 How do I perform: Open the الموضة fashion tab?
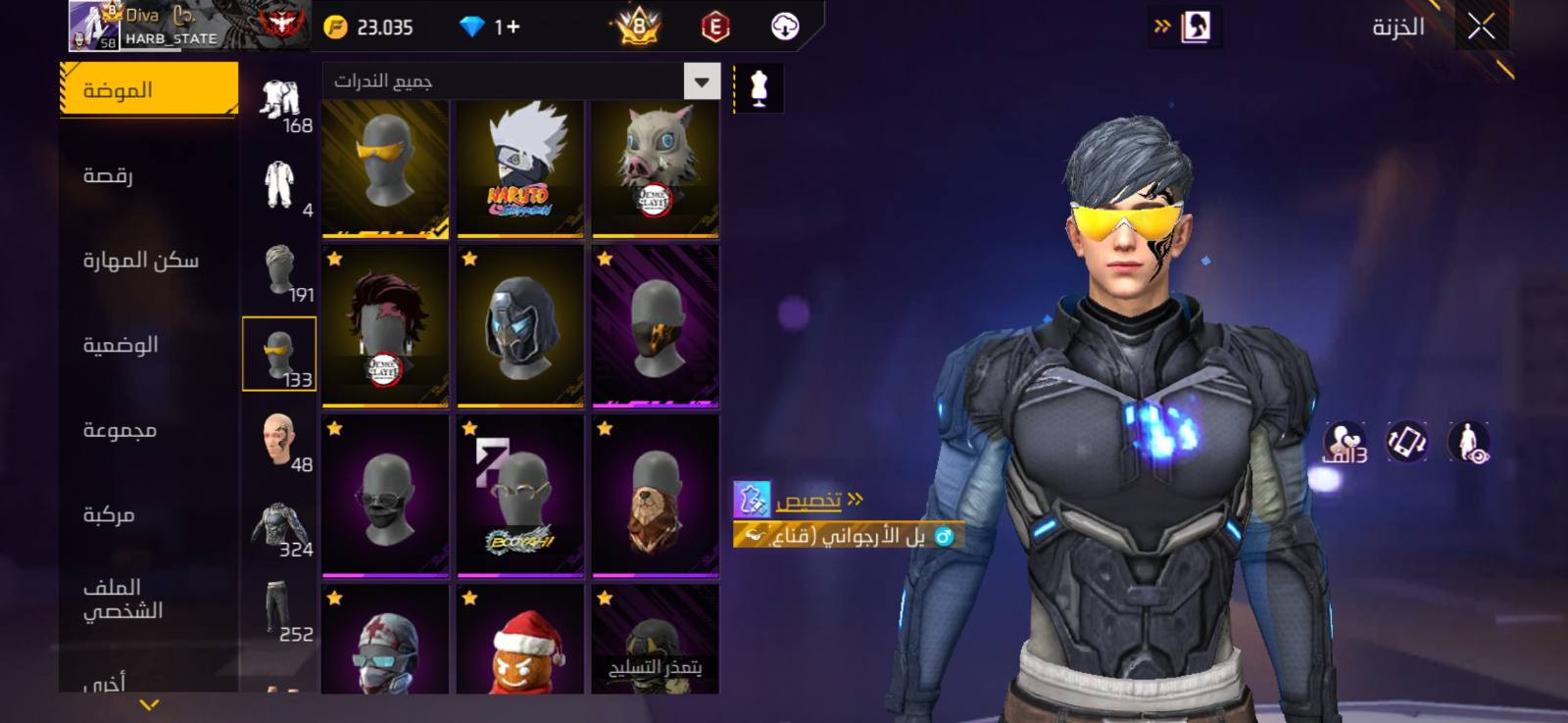(x=149, y=90)
